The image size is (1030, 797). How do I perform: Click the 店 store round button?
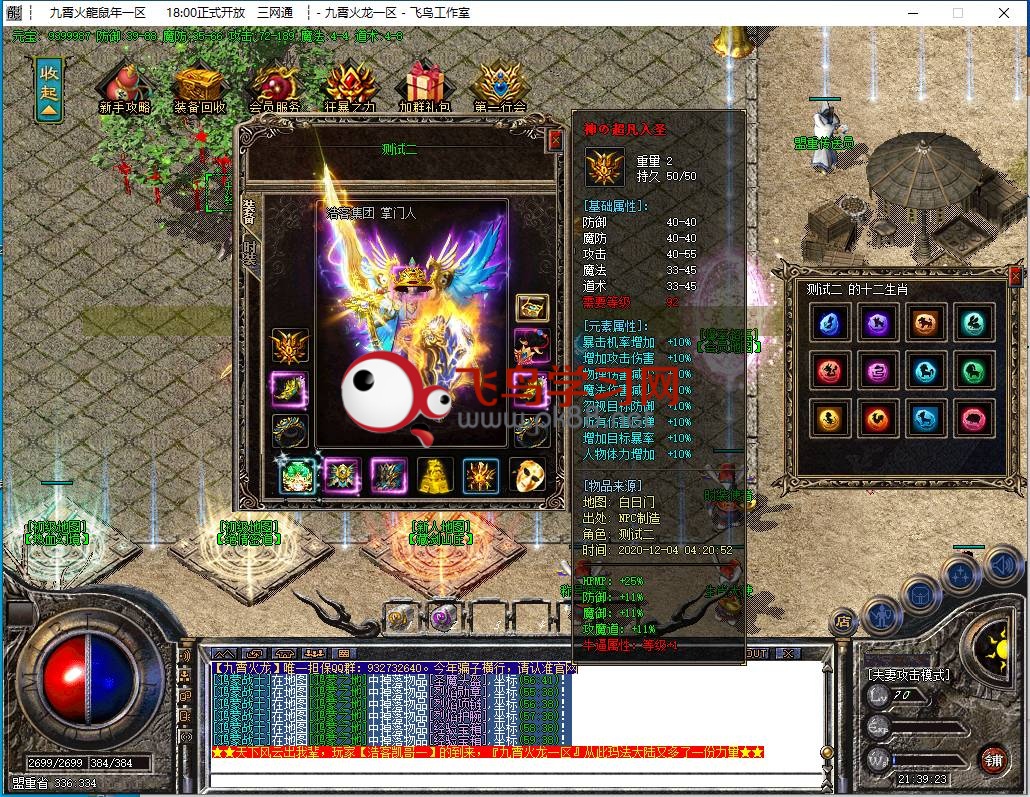[x=845, y=622]
